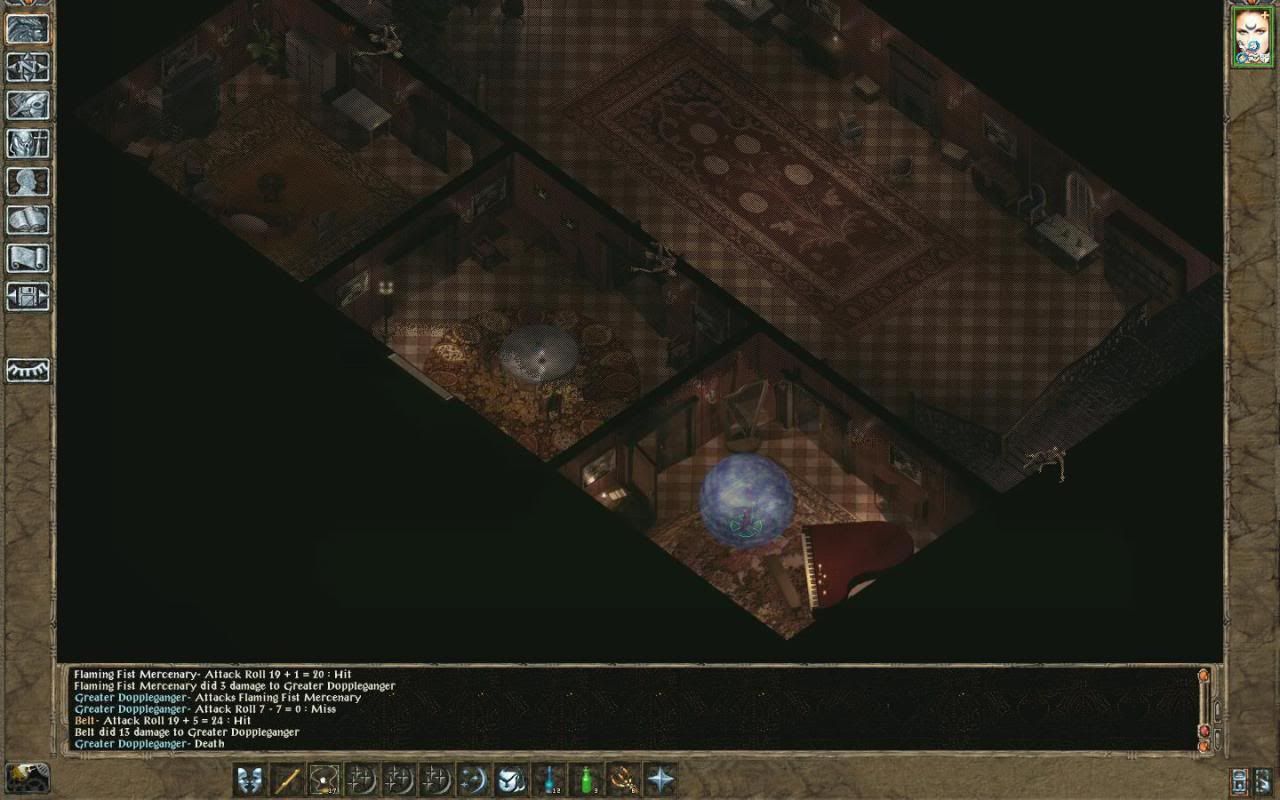The width and height of the screenshot is (1280, 800).
Task: Open the cast spell crescent button
Action: click(x=474, y=779)
